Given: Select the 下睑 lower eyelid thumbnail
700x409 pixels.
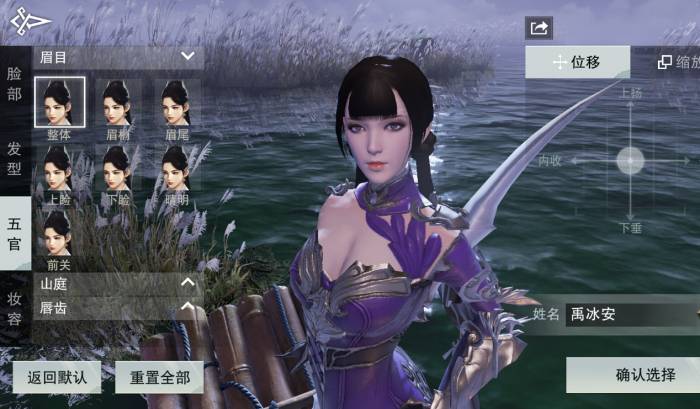Looking at the screenshot, I should point(117,169).
